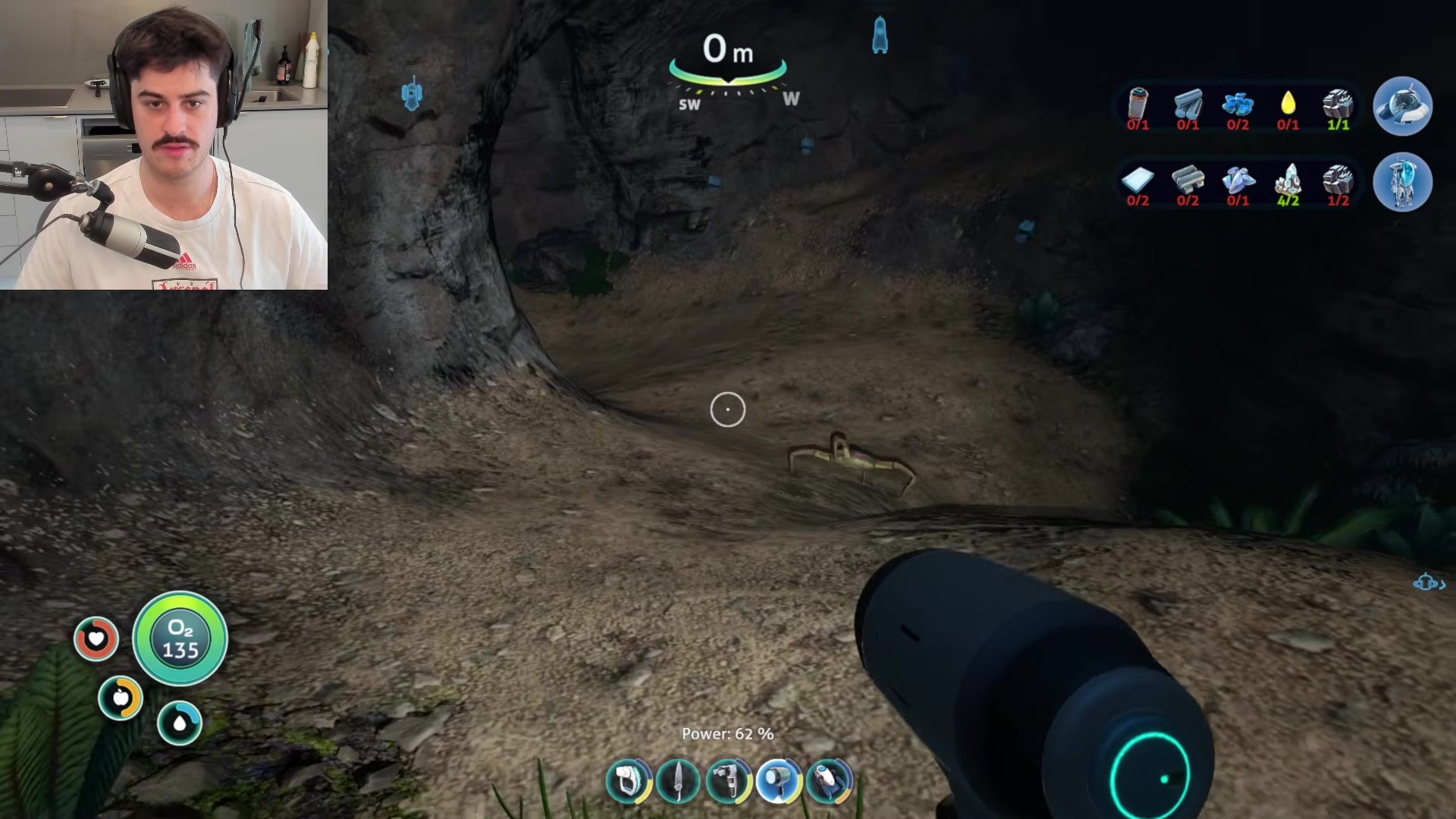Click the pinned Seamoth recipe icon
The image size is (1456, 819).
[1402, 107]
